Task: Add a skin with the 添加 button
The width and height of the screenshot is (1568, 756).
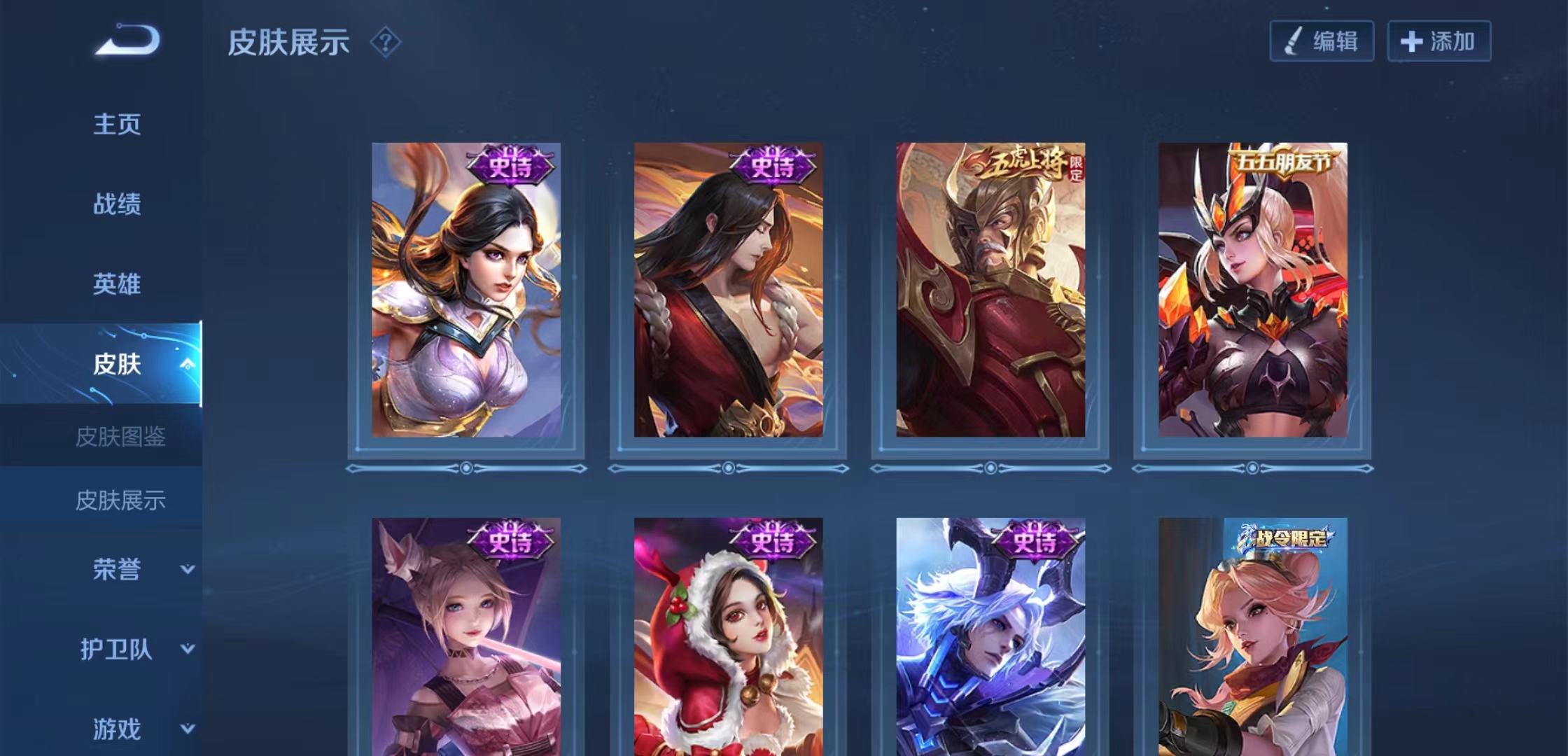Action: [1438, 41]
